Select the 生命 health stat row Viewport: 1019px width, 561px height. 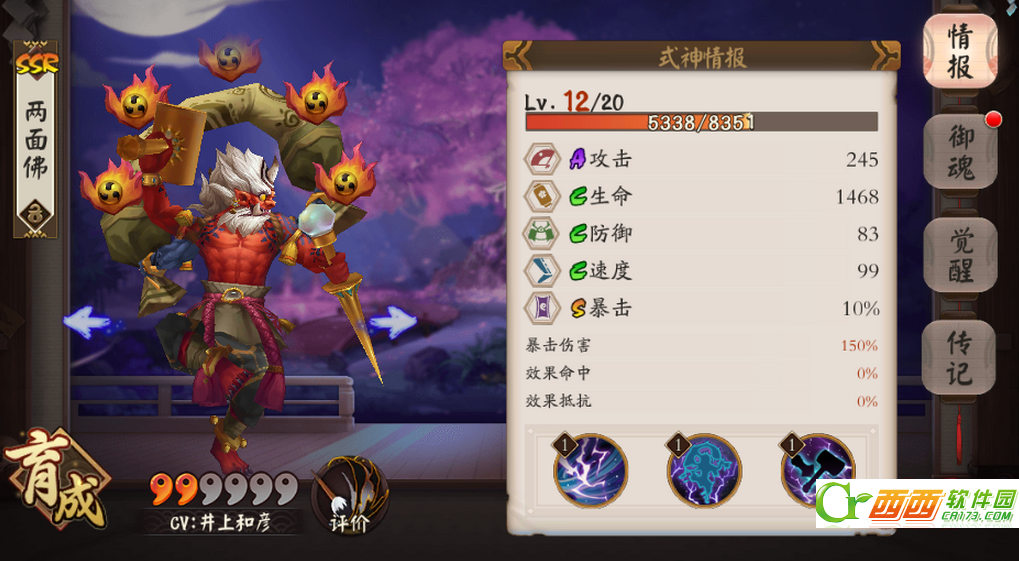[702, 197]
